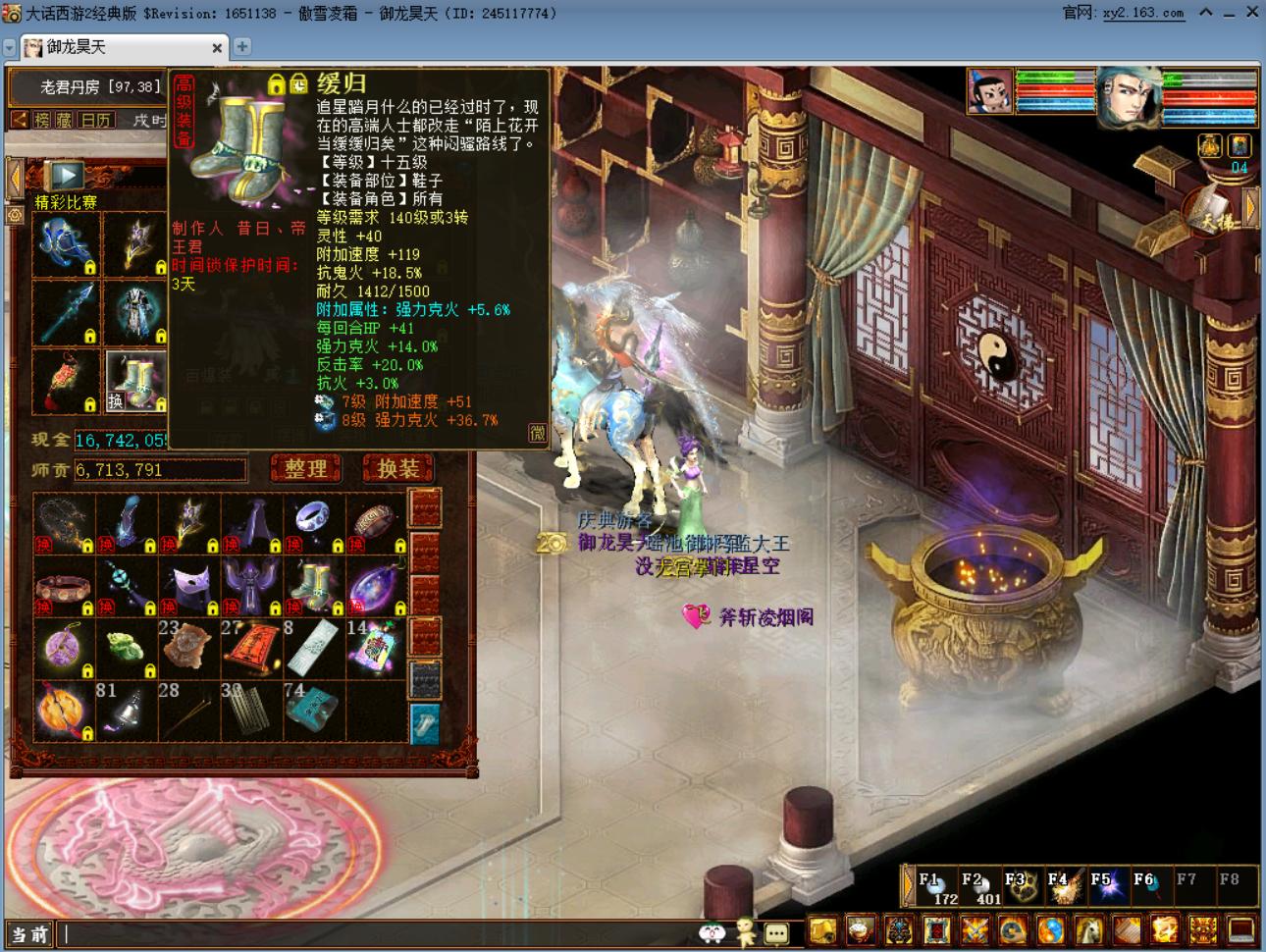
Task: Click the chat input field
Action: pos(373,934)
